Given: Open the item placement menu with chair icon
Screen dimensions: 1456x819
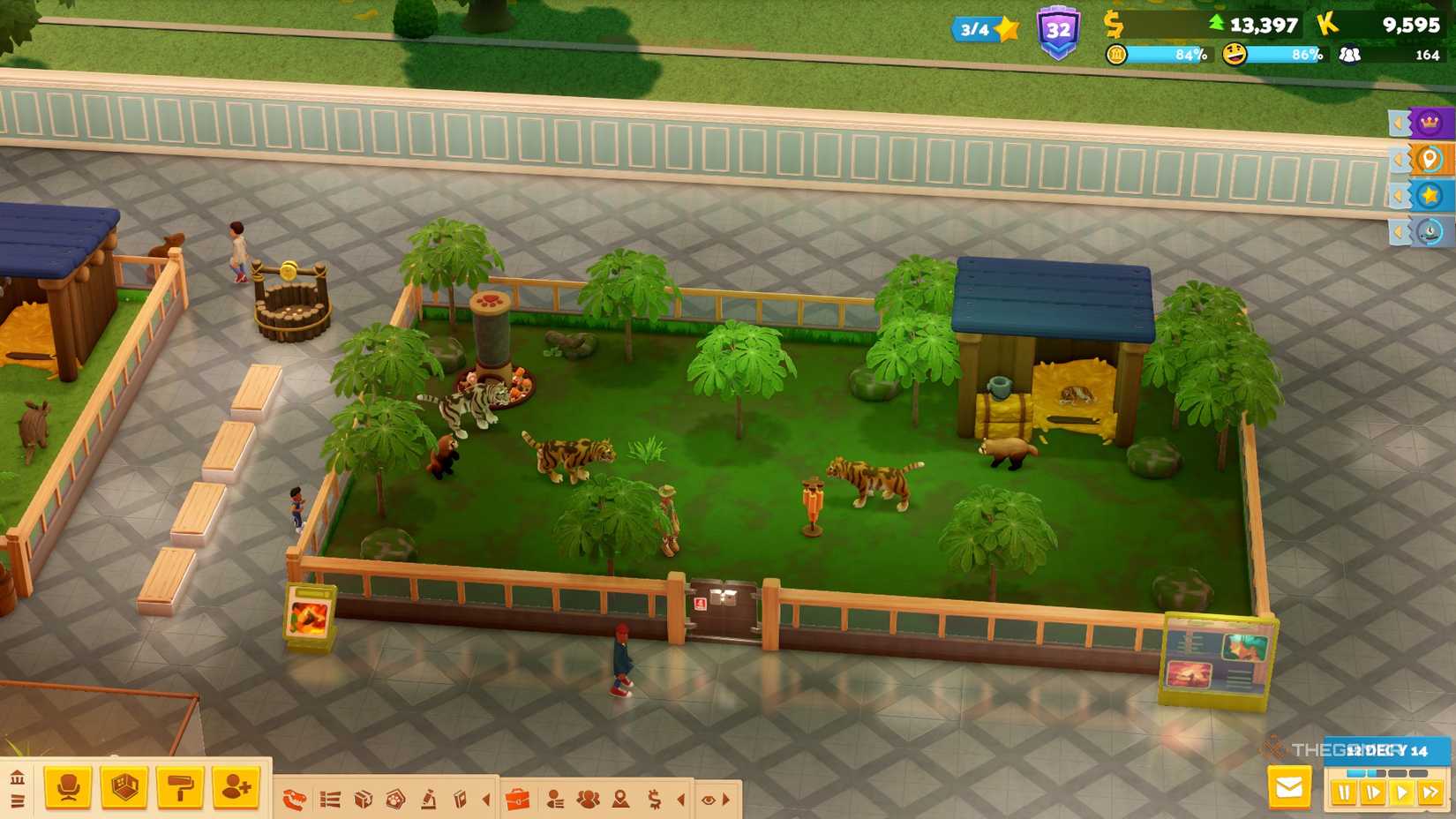Looking at the screenshot, I should [x=67, y=785].
